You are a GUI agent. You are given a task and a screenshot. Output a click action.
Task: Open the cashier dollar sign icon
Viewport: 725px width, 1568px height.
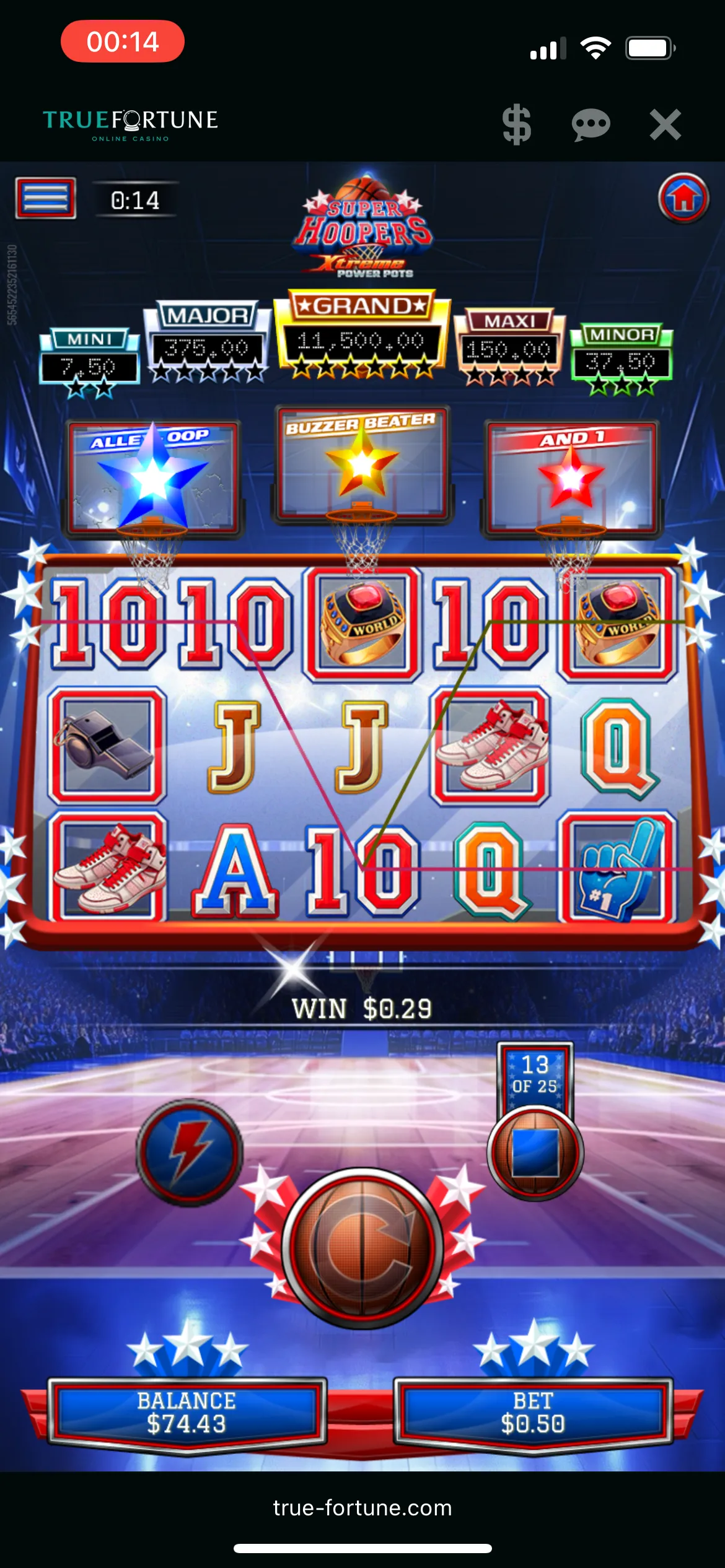click(x=516, y=124)
